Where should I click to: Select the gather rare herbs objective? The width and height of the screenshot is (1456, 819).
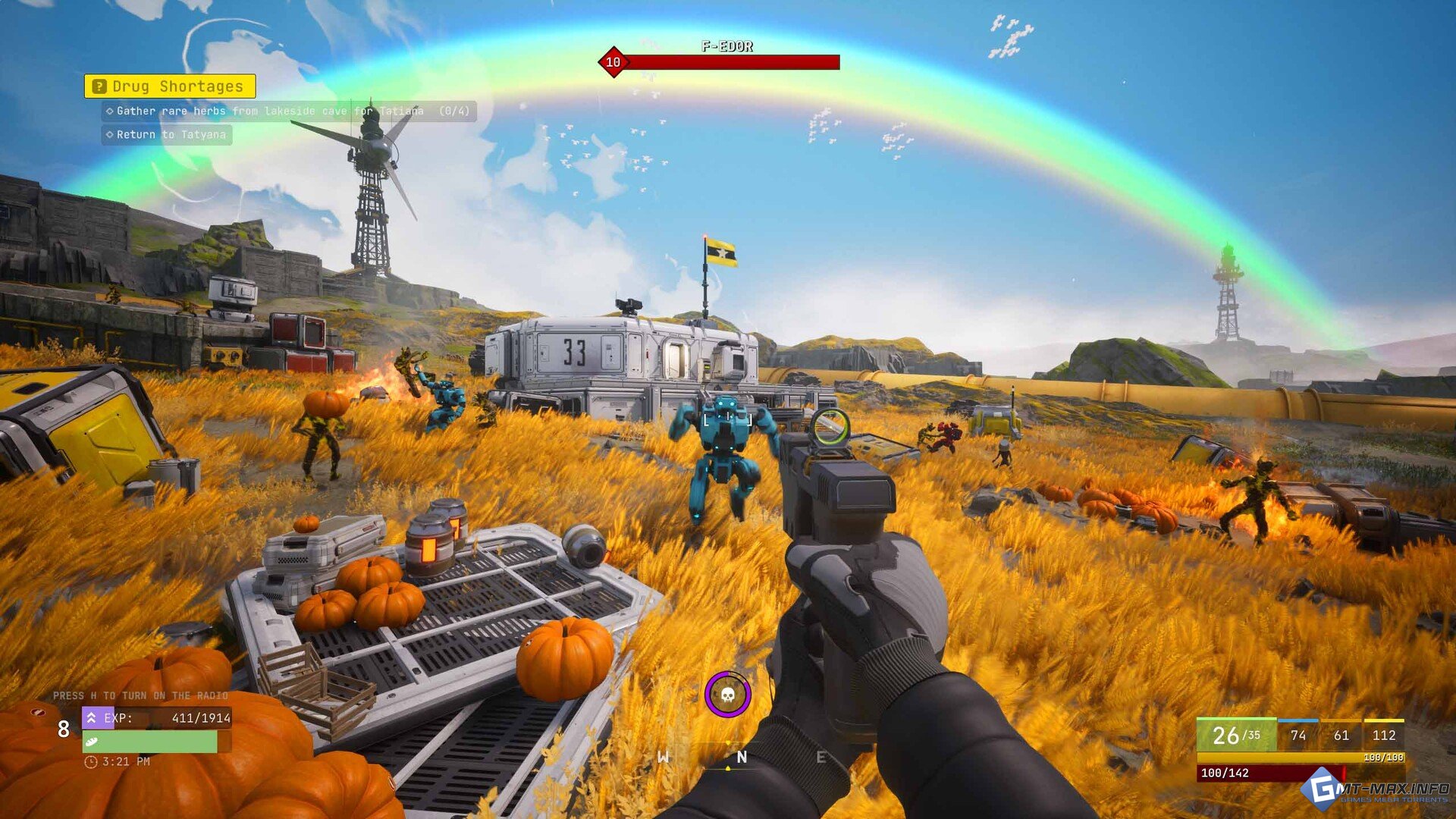click(290, 111)
